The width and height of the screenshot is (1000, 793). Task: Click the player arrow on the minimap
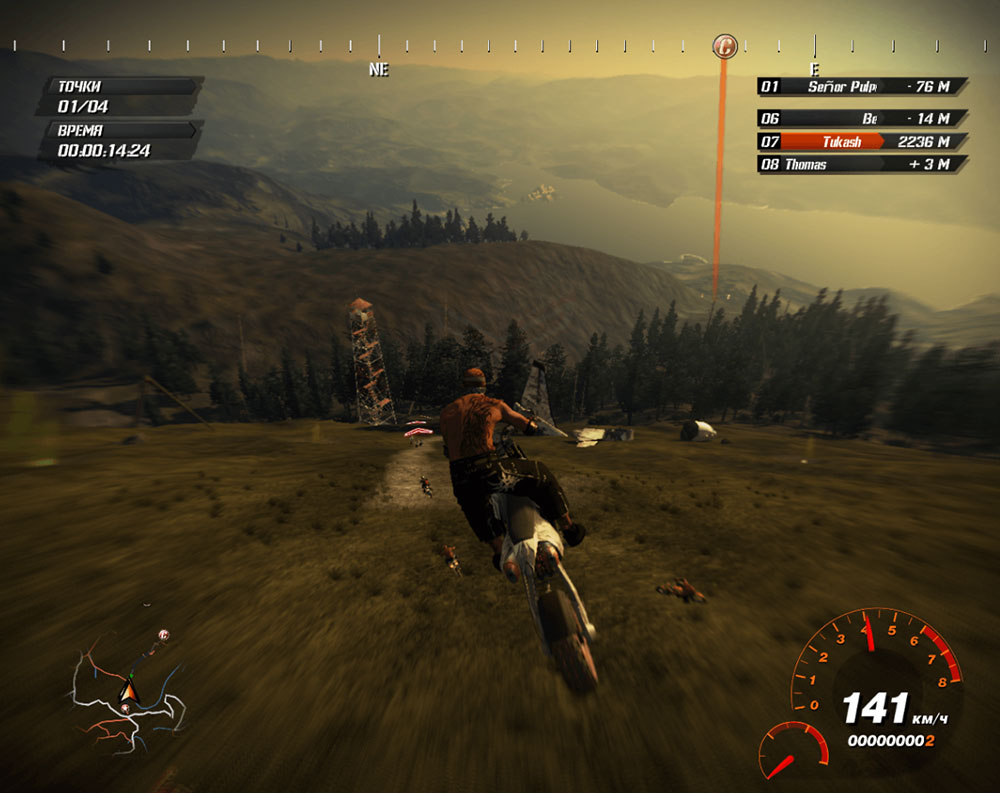point(127,689)
